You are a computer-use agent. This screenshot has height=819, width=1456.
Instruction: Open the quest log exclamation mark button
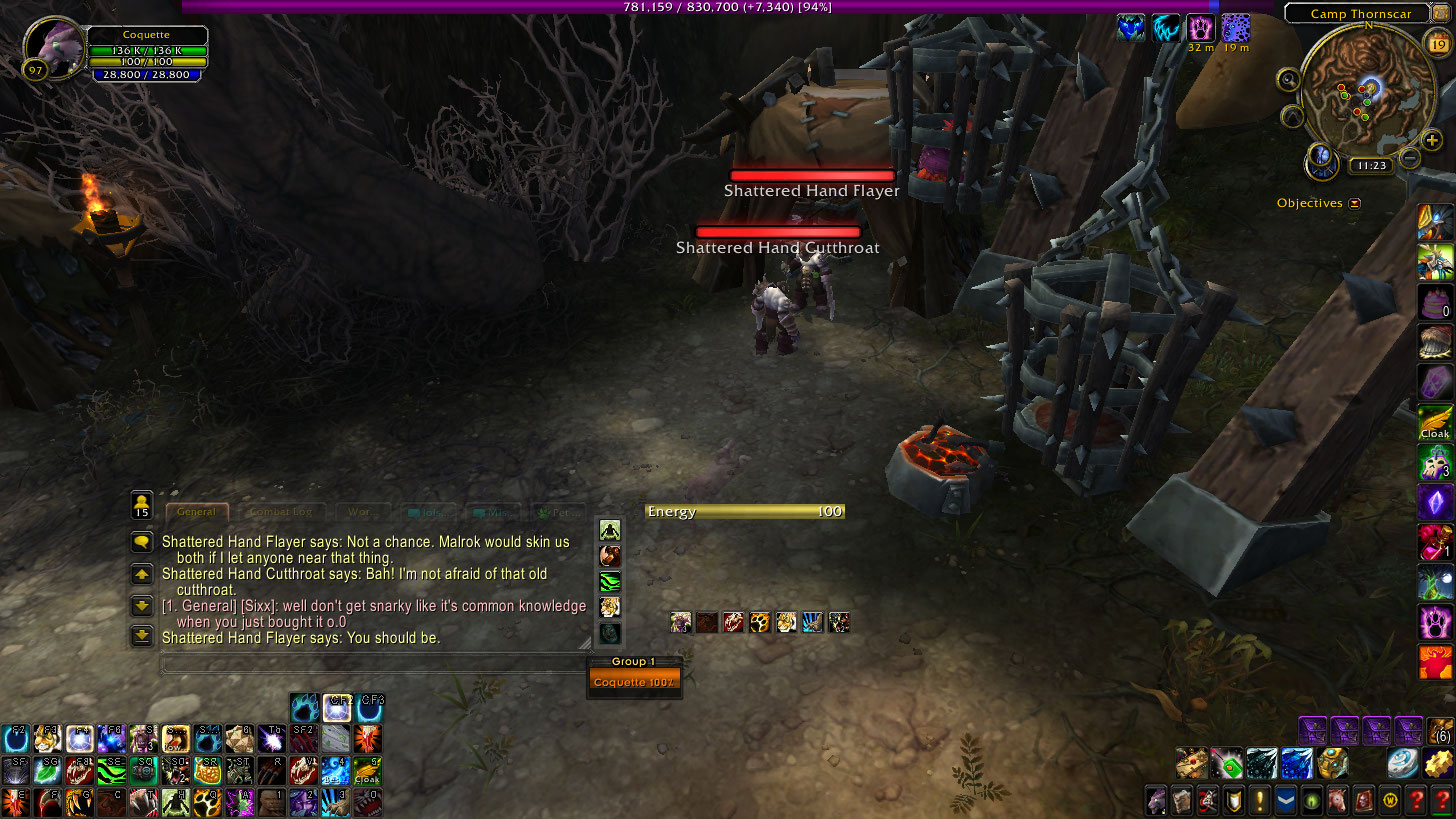1259,801
